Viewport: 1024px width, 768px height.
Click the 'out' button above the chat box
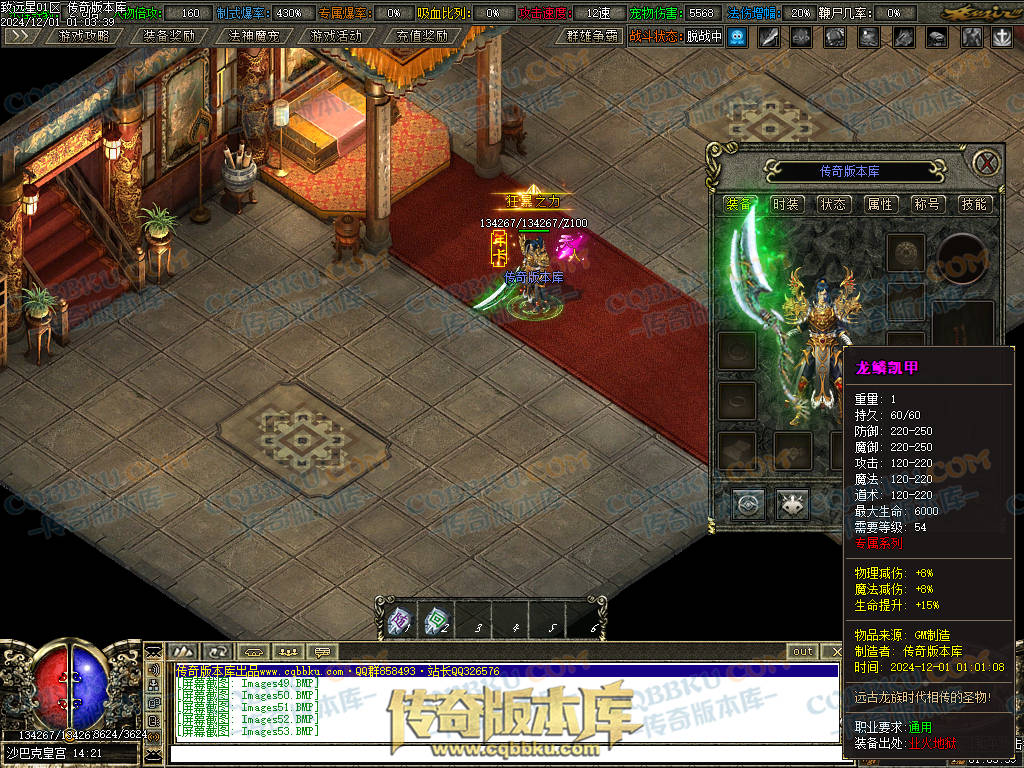(x=803, y=652)
